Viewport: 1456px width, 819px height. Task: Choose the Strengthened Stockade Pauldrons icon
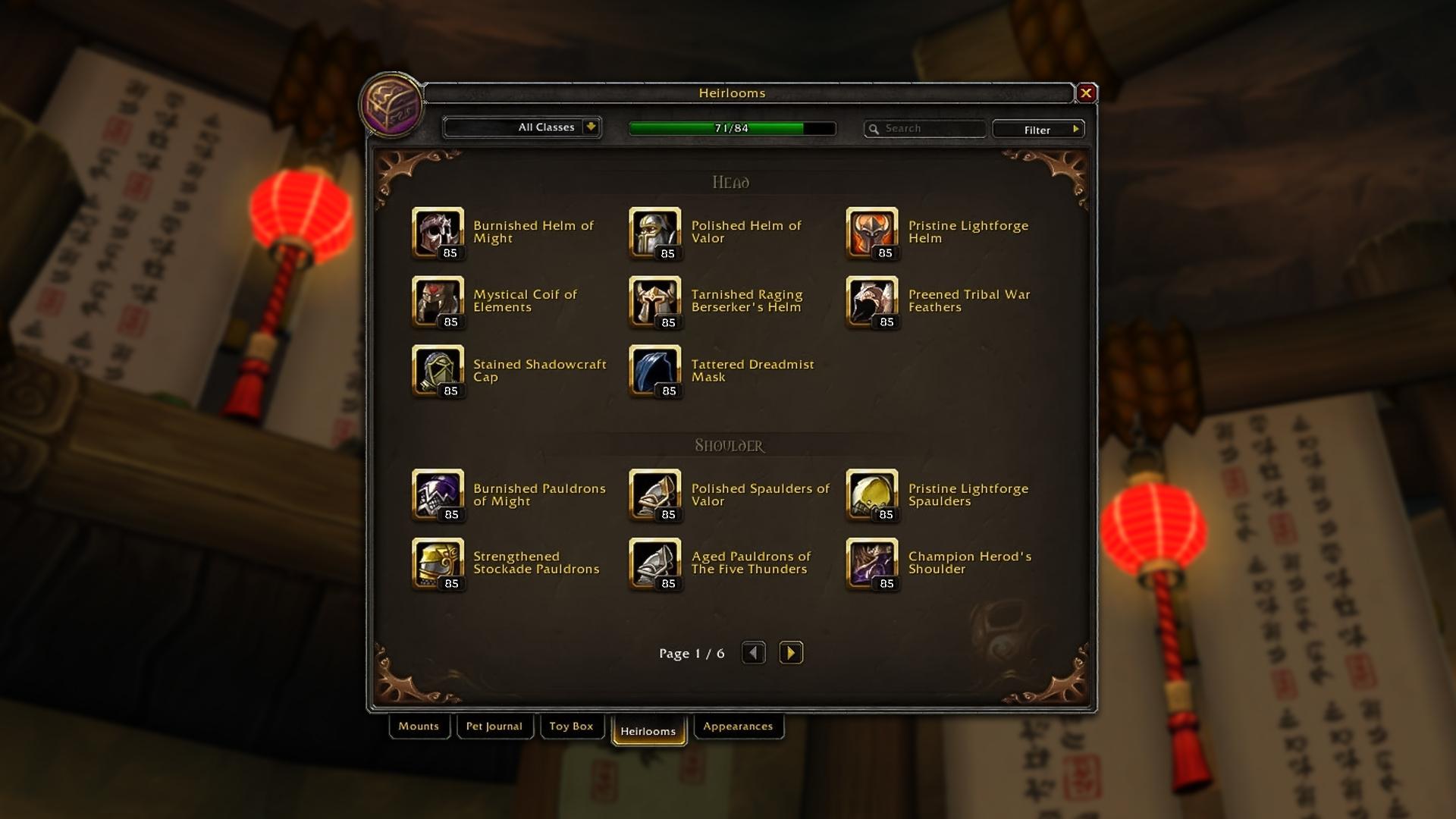438,563
